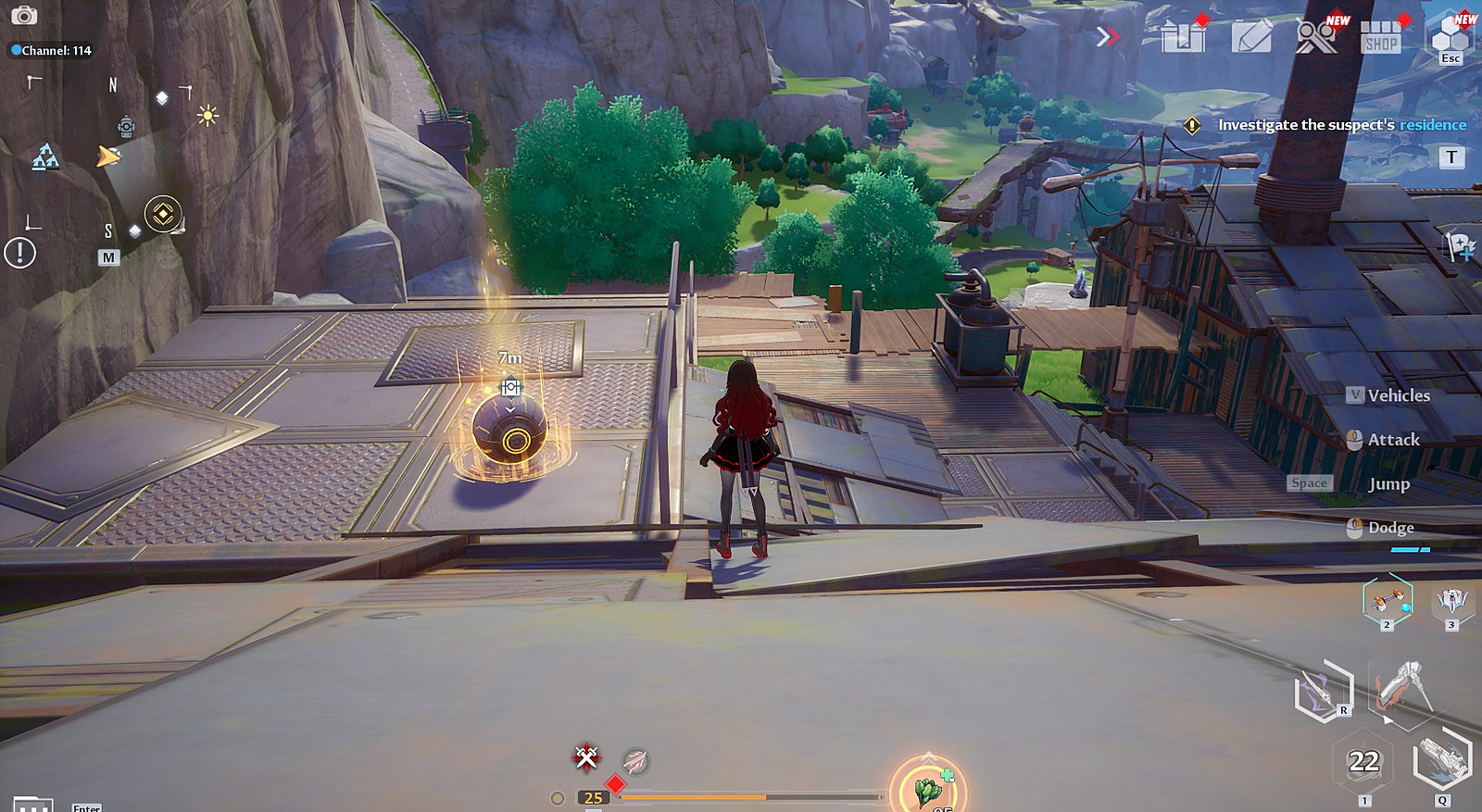Open the gift box rewards icon
This screenshot has width=1482, height=812.
point(1184,37)
